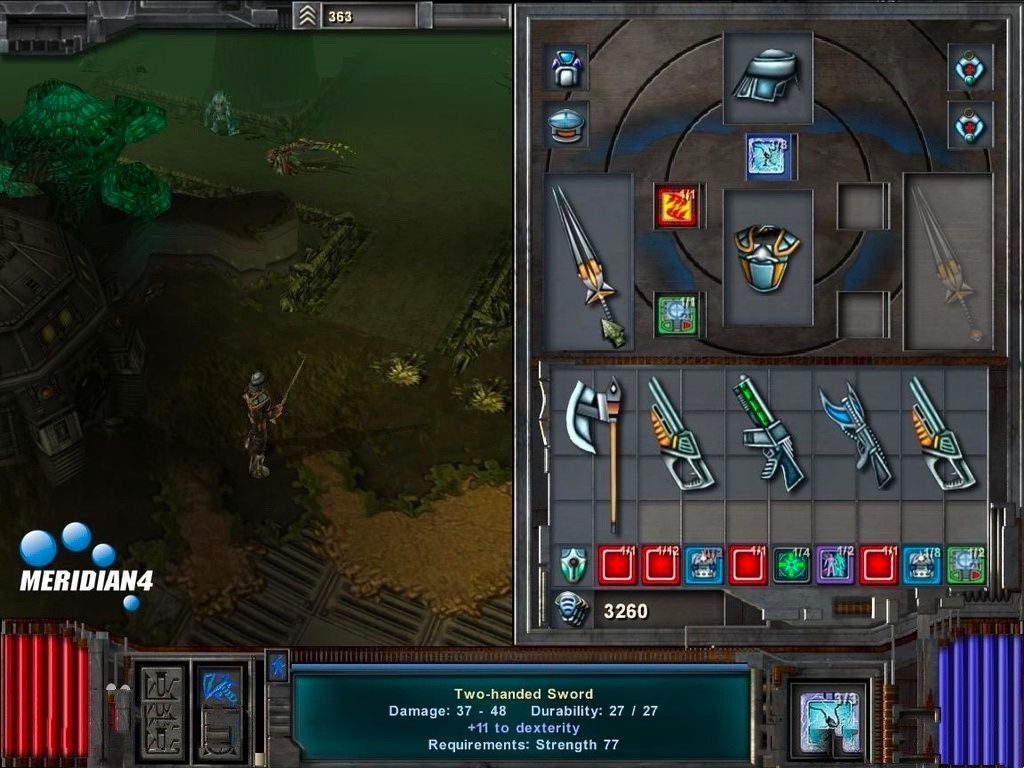Click the level-up arrows icon at top
The width and height of the screenshot is (1024, 768).
click(x=306, y=15)
